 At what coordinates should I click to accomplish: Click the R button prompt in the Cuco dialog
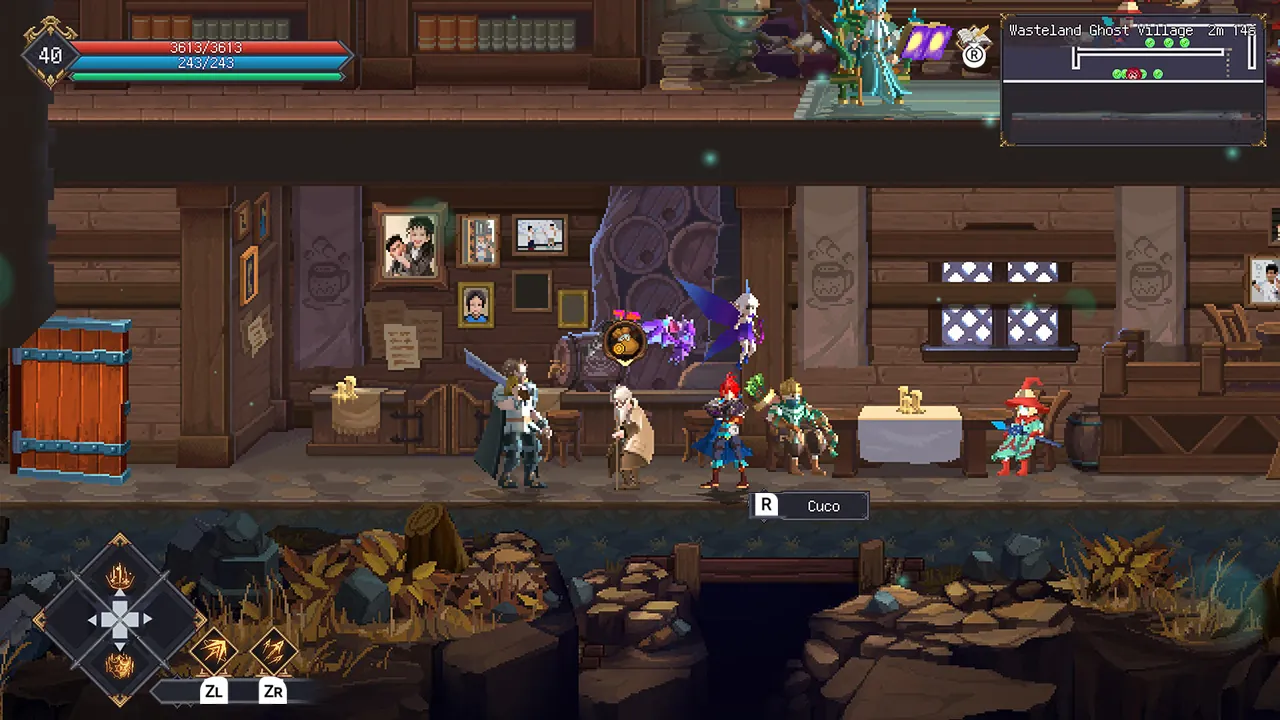(765, 506)
